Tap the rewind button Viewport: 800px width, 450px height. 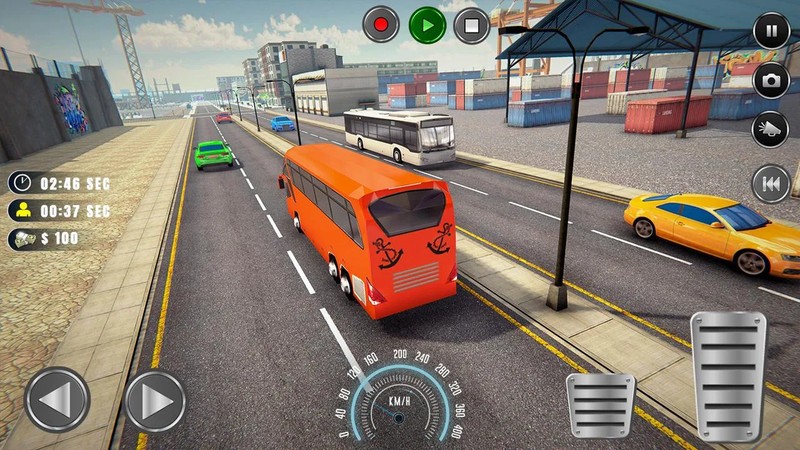click(x=771, y=183)
